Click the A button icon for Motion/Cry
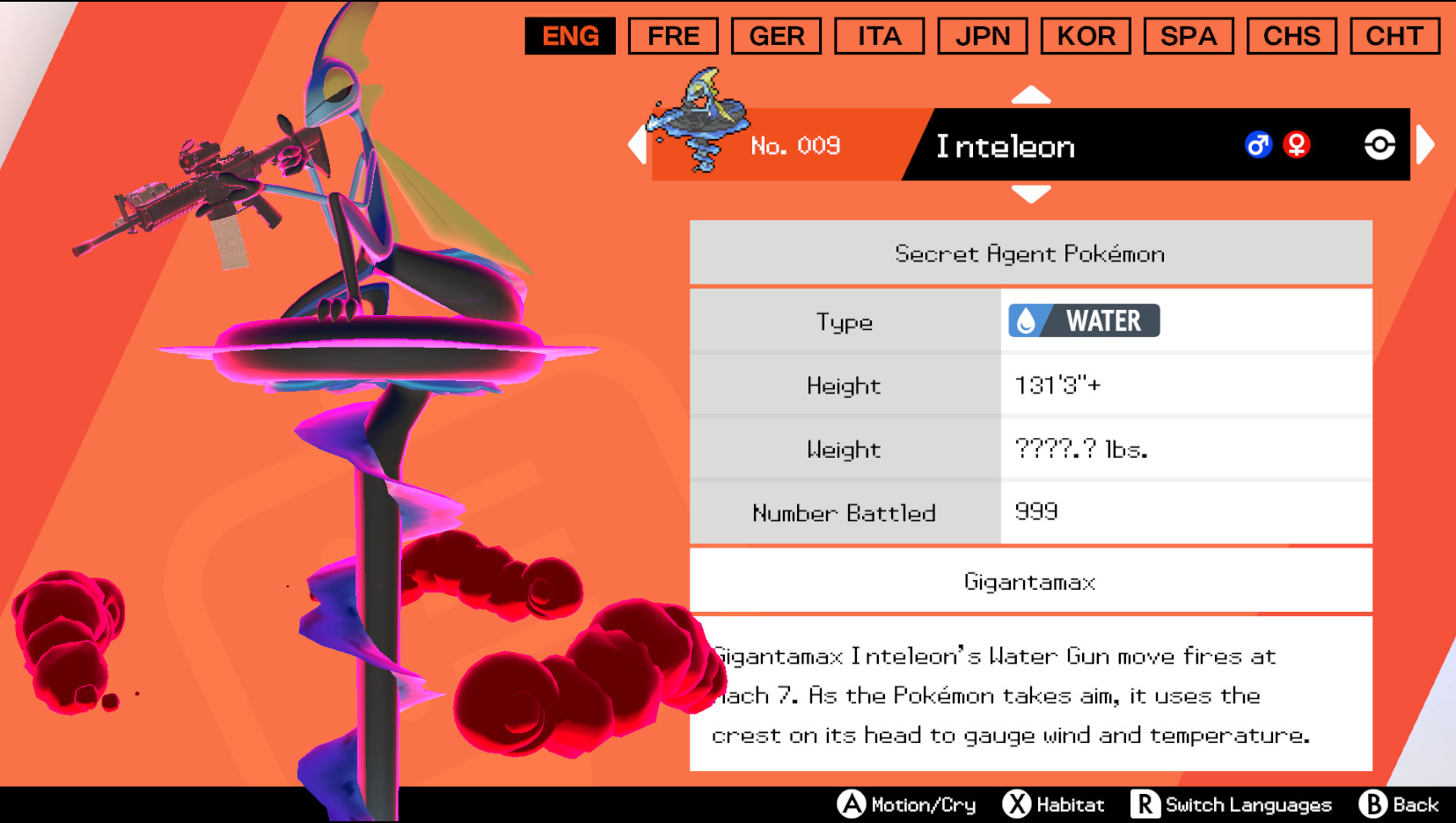The width and height of the screenshot is (1456, 823). click(852, 804)
